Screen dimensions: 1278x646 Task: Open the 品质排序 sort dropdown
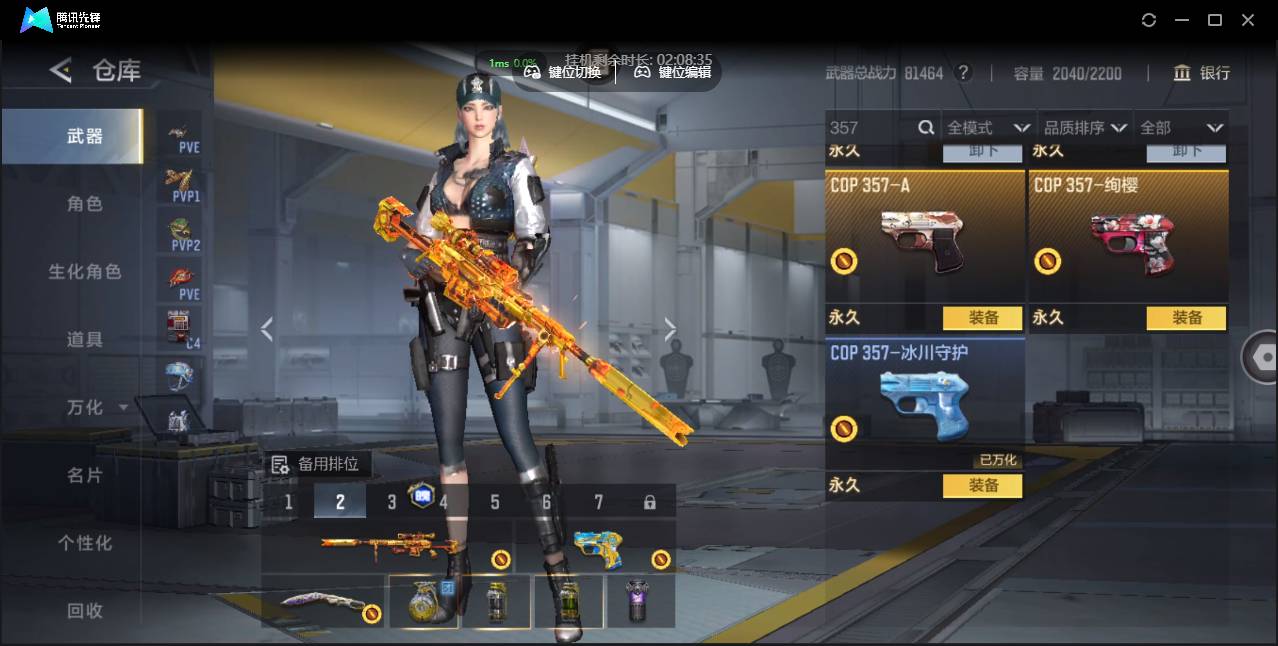(x=1085, y=128)
